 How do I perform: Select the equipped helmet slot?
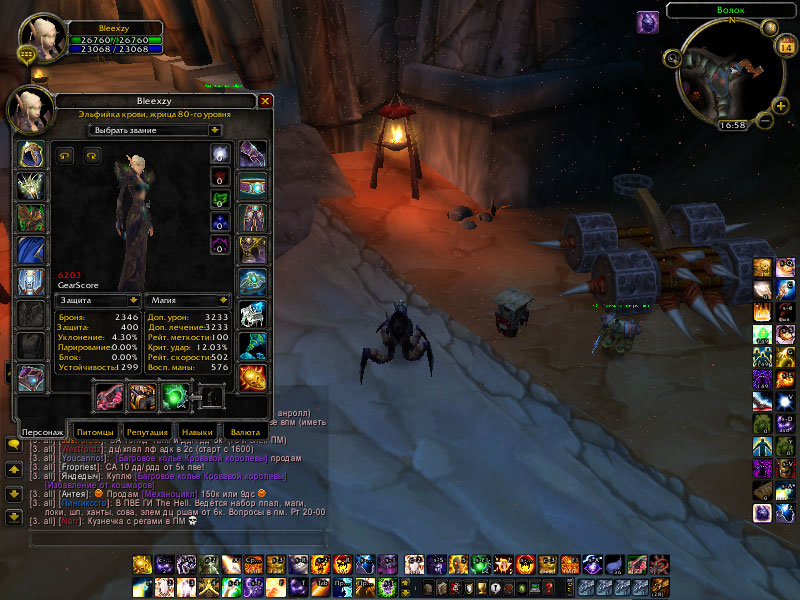[x=30, y=154]
